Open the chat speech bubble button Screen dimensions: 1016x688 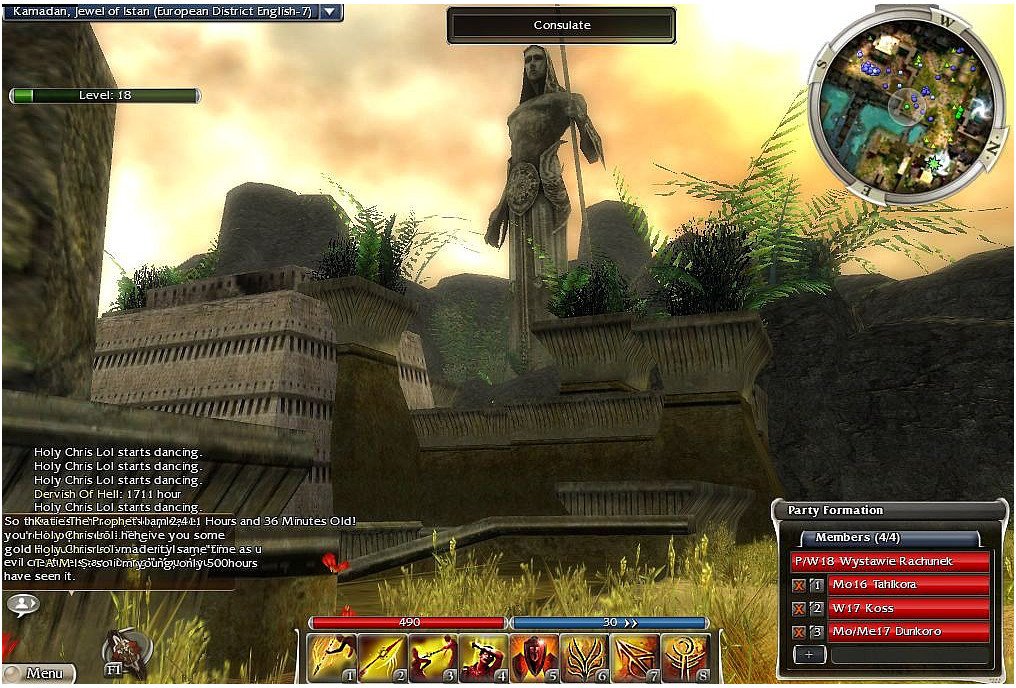coord(22,604)
